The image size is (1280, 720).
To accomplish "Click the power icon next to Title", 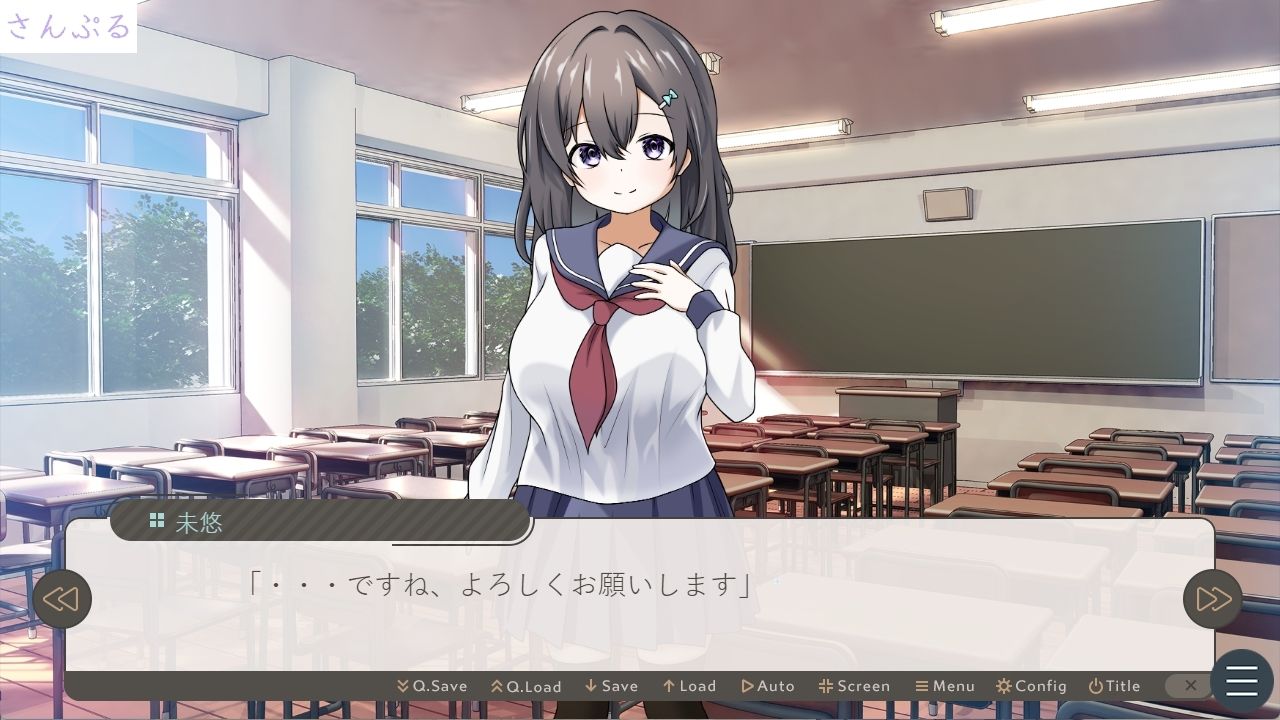I will [x=1095, y=686].
